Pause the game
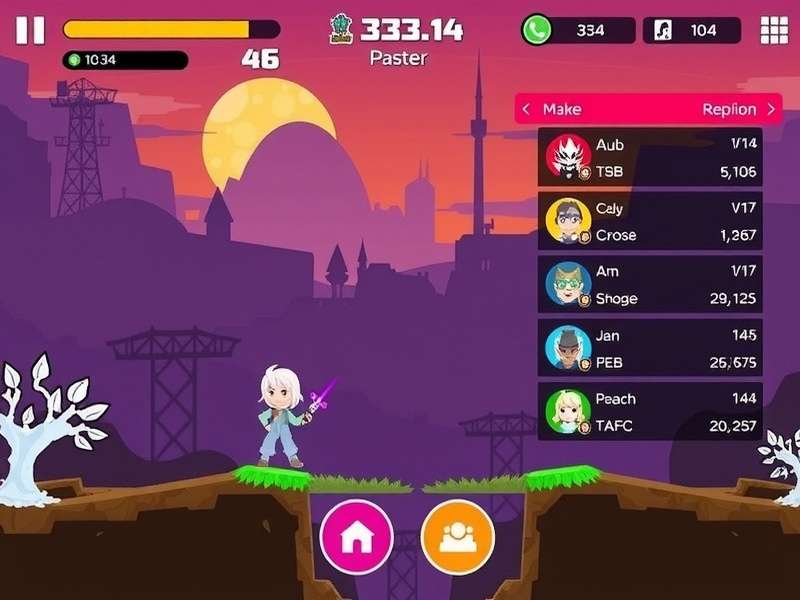This screenshot has width=800, height=600. 30,30
